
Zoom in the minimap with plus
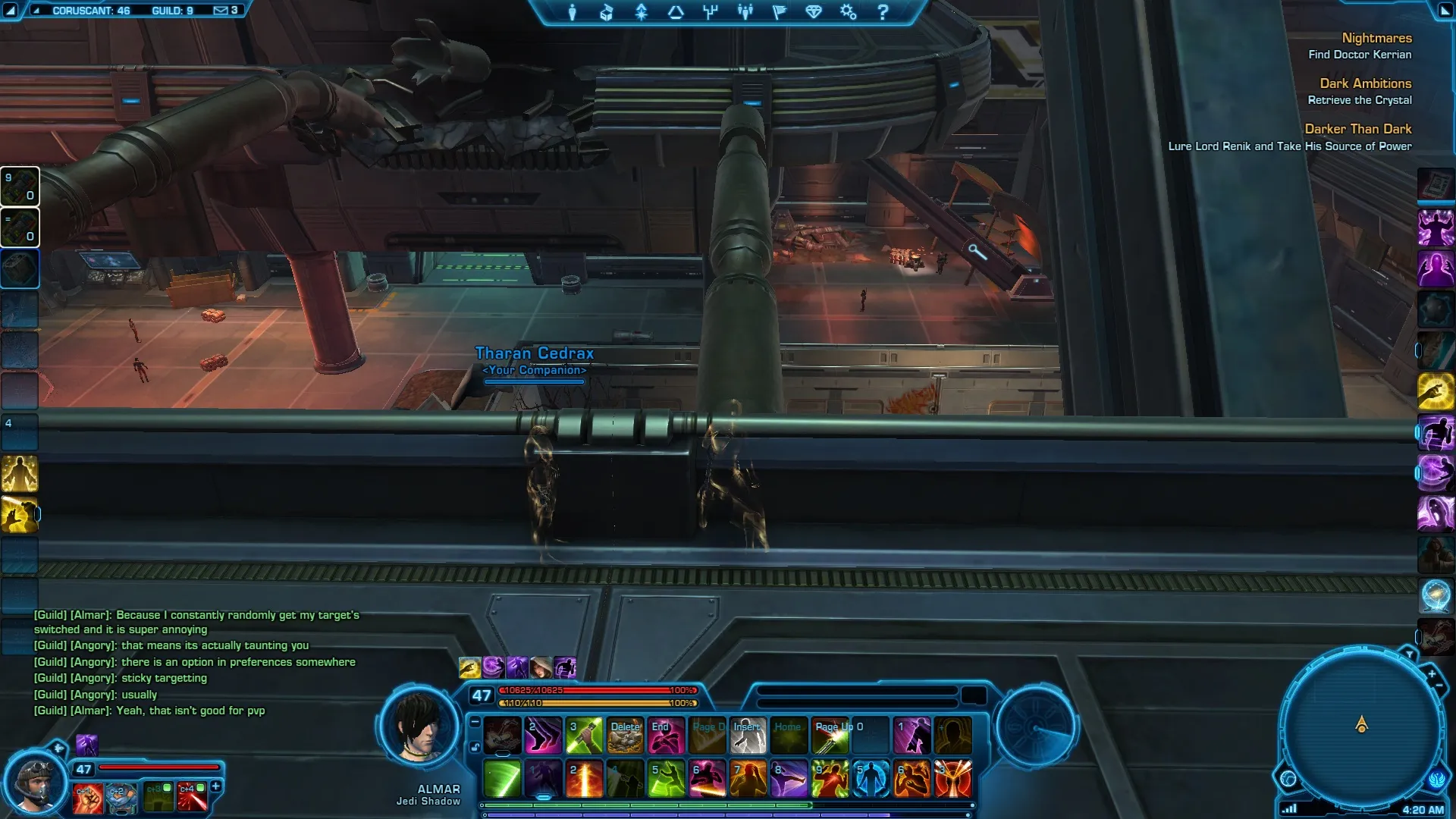(x=1432, y=673)
